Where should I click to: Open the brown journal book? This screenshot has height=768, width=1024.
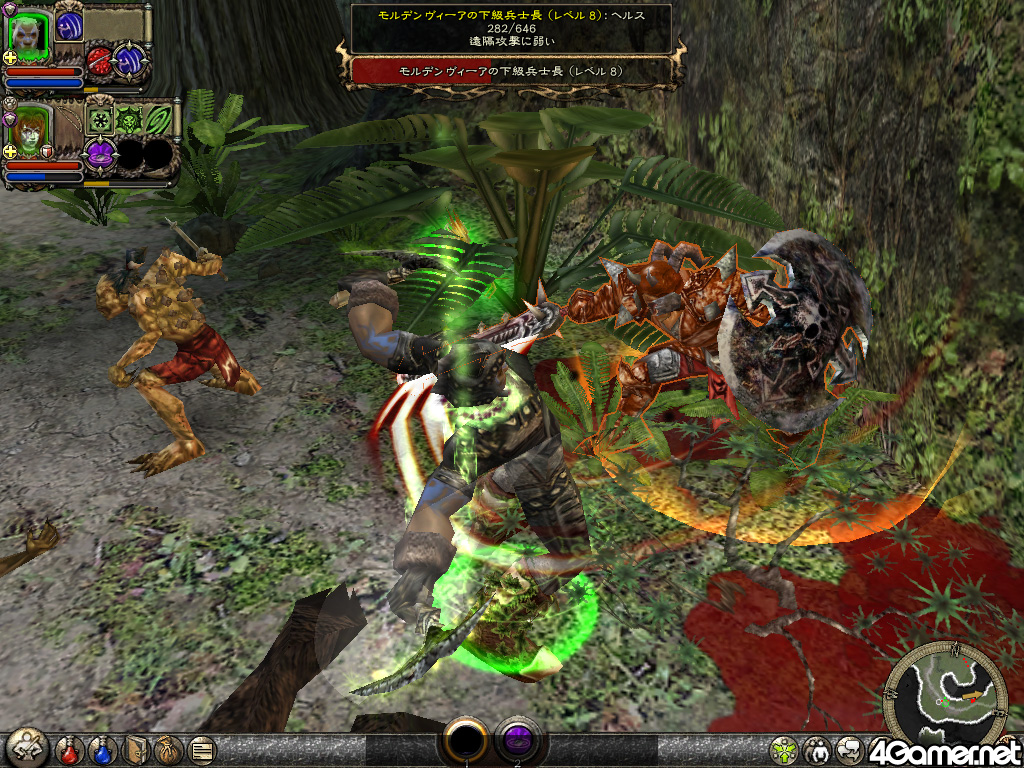coord(136,750)
